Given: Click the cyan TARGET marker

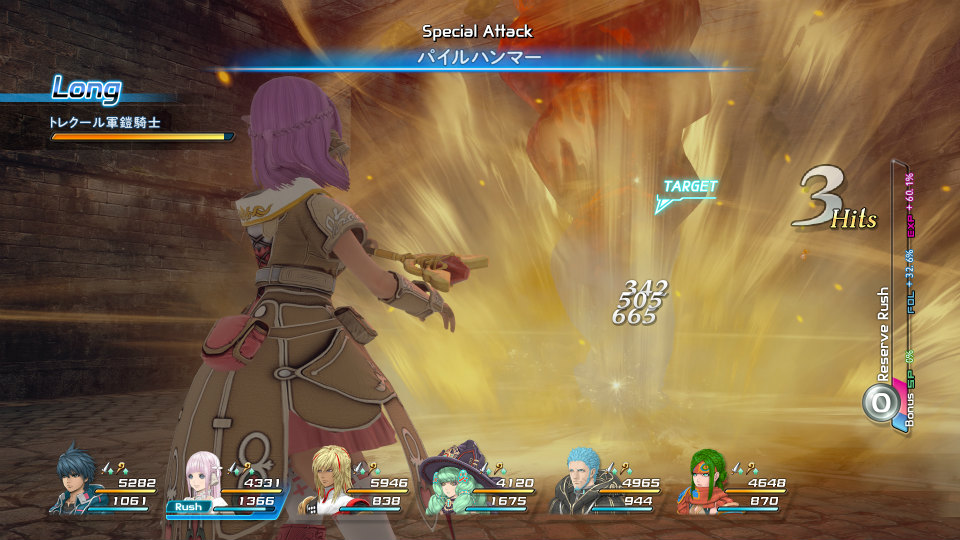Looking at the screenshot, I should tap(688, 194).
